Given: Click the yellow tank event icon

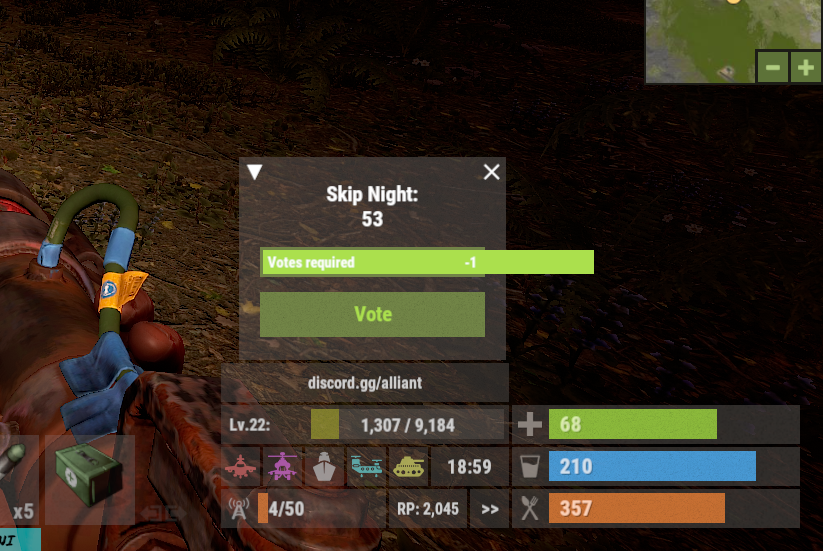Looking at the screenshot, I should (406, 466).
